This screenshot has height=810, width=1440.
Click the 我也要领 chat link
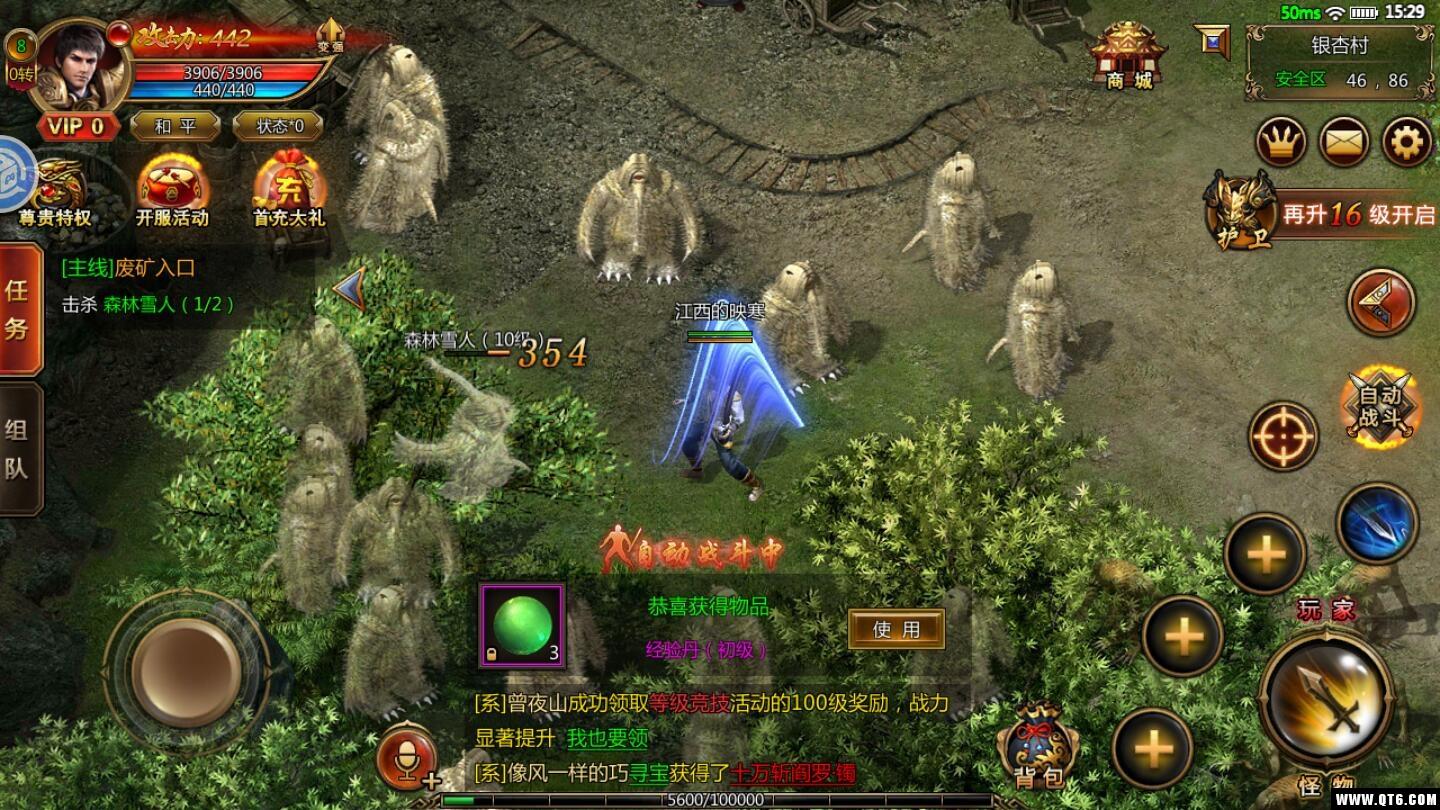point(607,739)
